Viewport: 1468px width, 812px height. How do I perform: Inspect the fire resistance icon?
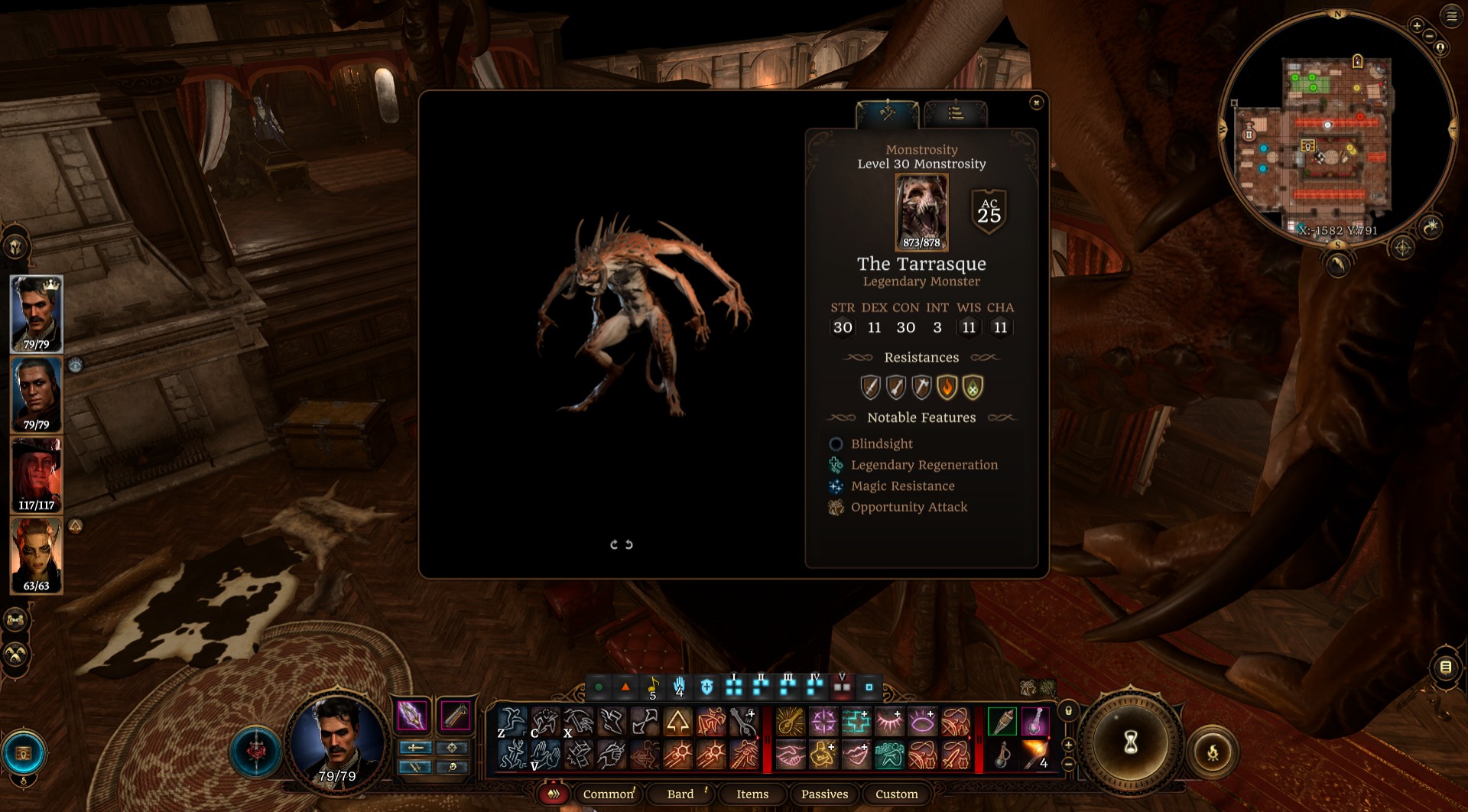[947, 388]
